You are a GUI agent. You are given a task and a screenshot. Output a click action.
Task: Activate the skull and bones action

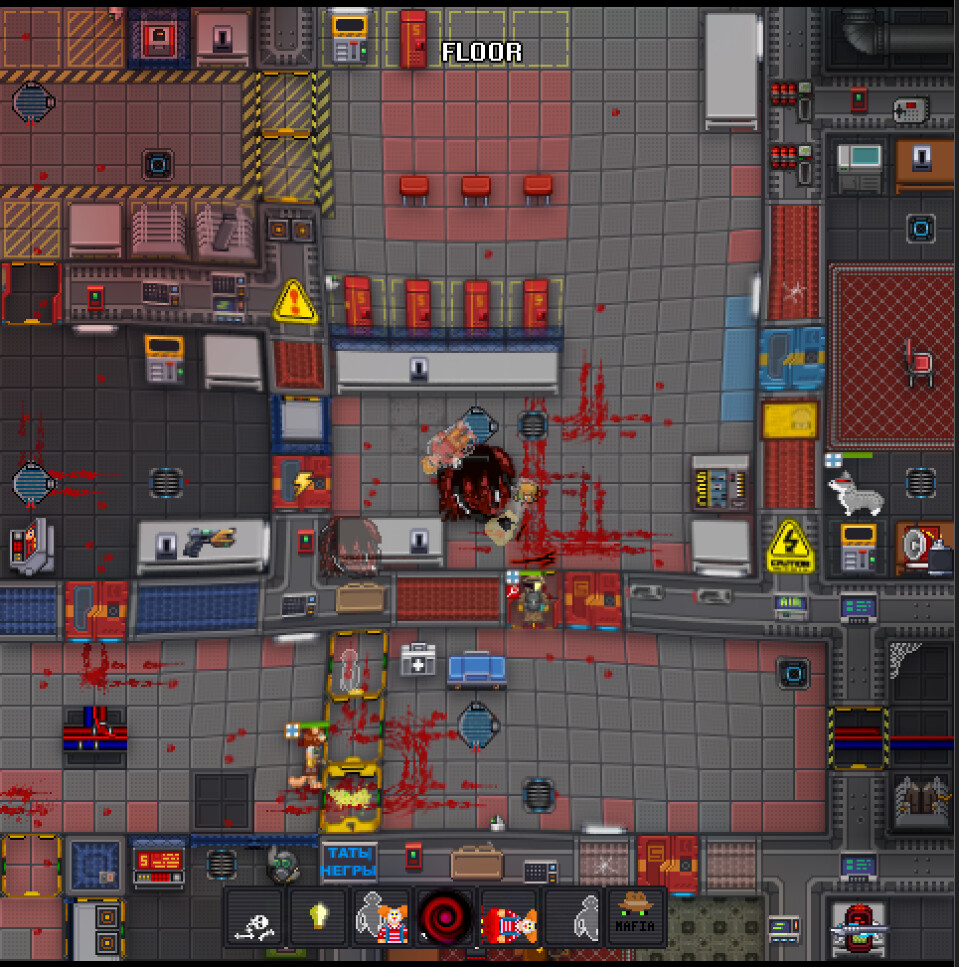pyautogui.click(x=254, y=917)
